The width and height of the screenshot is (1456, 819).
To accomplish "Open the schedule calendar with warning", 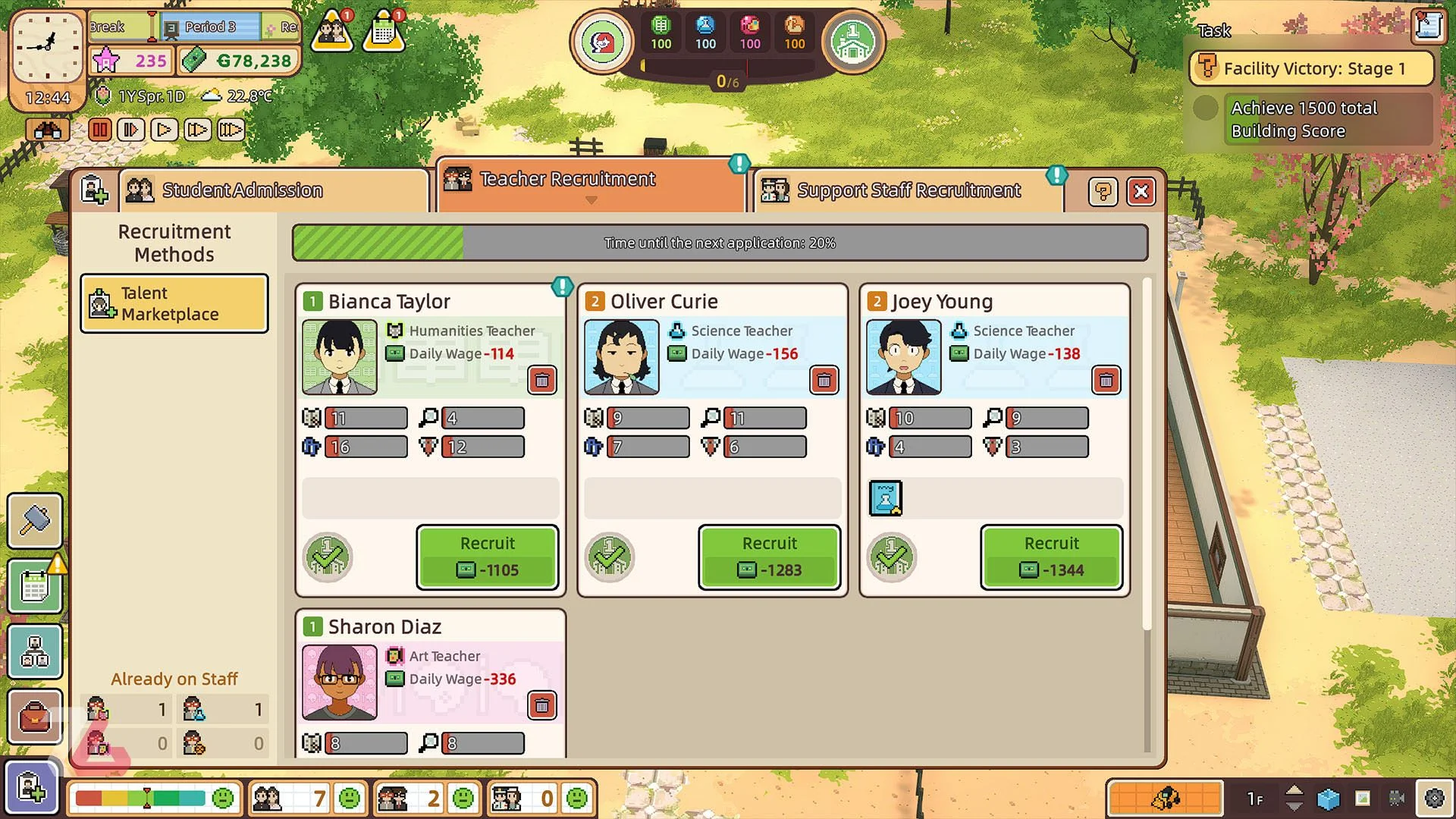I will [35, 586].
